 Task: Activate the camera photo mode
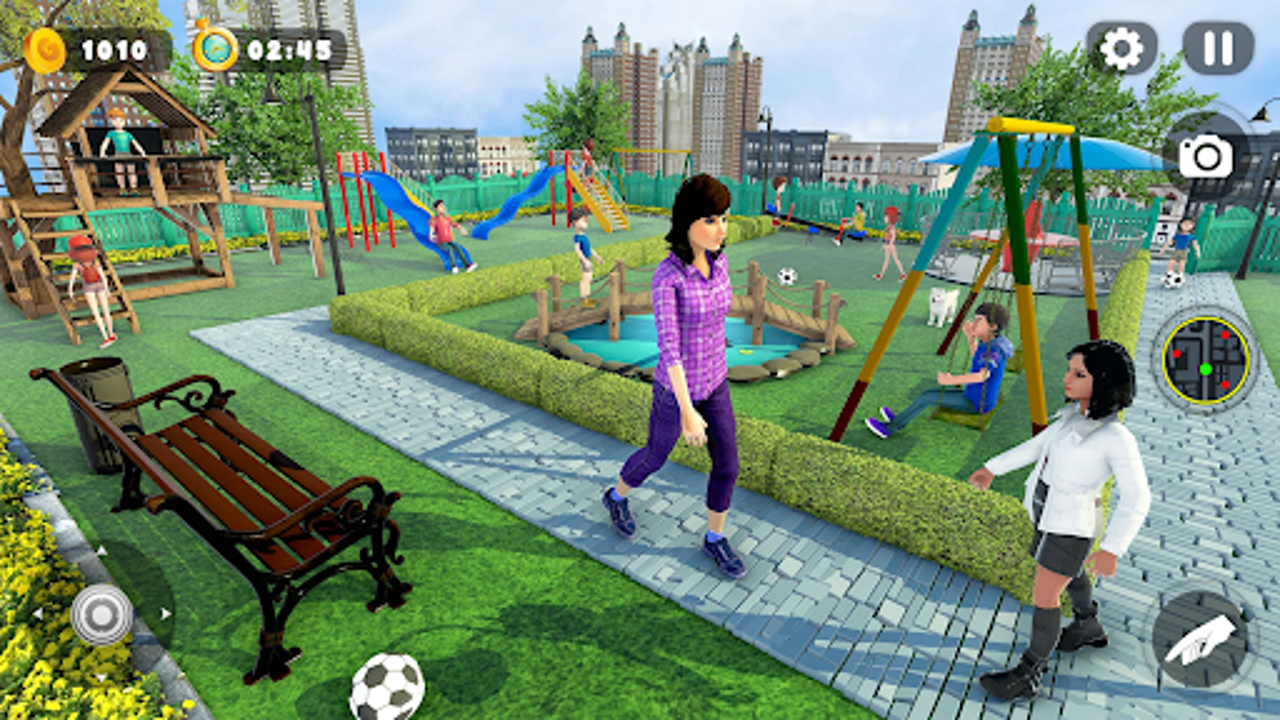(x=1206, y=156)
